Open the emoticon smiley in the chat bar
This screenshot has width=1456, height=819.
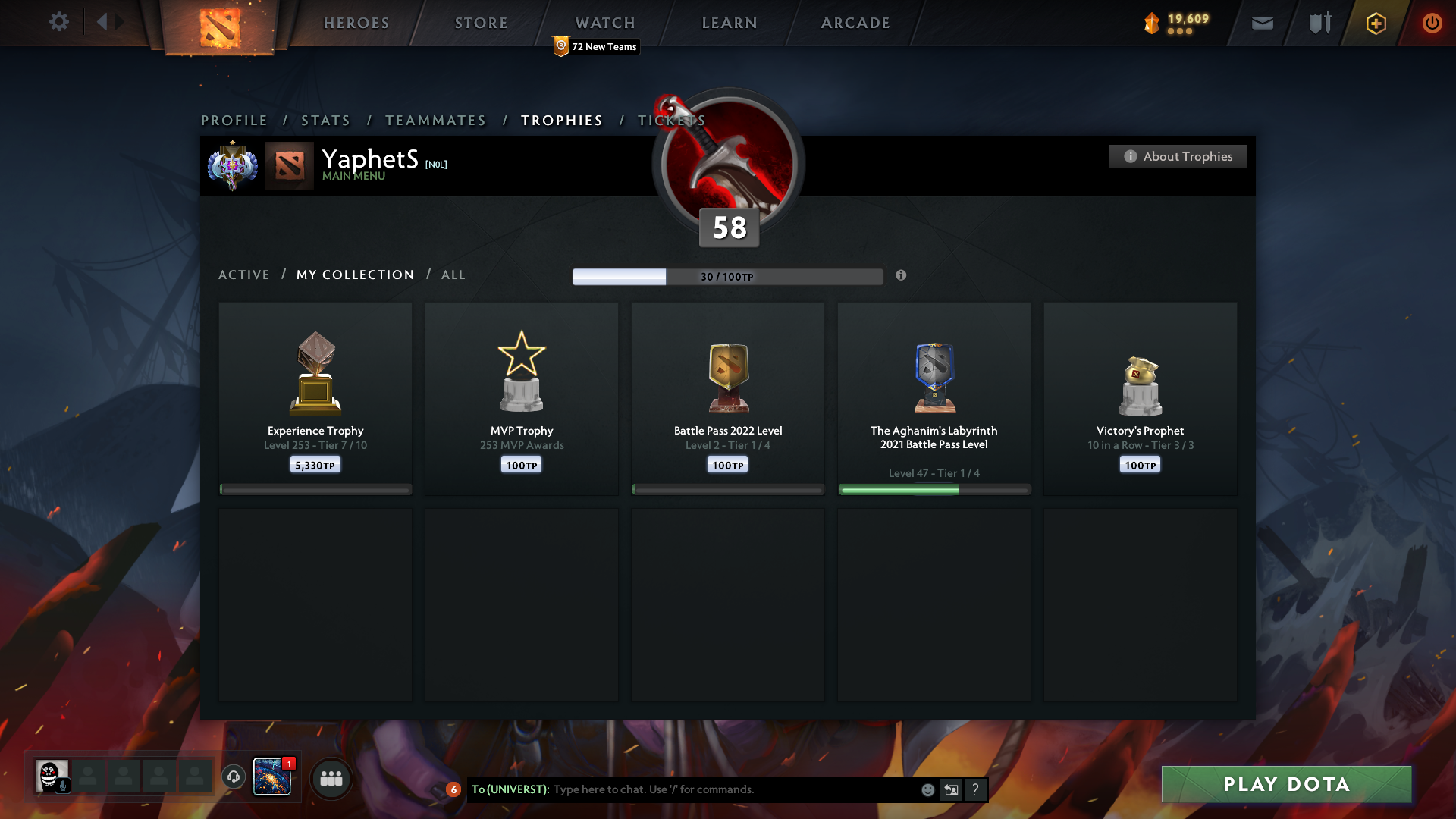click(x=927, y=789)
